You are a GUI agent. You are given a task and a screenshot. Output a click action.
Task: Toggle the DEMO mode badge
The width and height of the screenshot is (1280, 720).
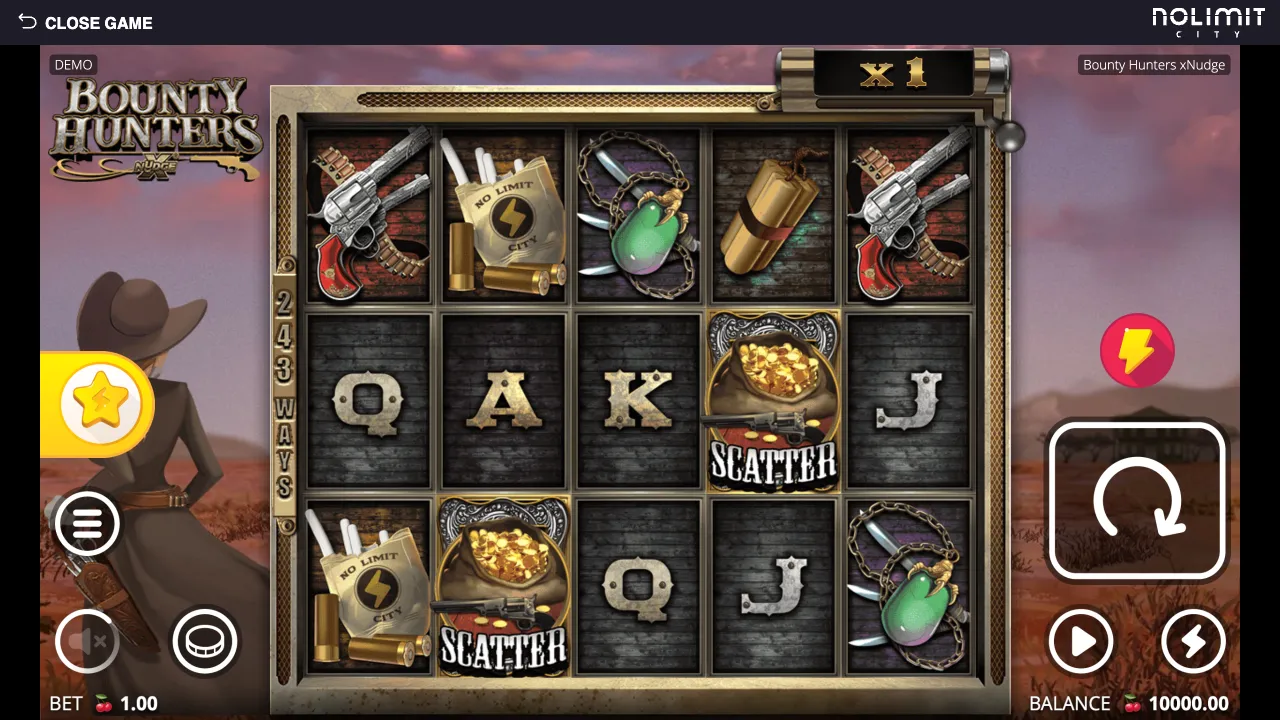point(73,64)
